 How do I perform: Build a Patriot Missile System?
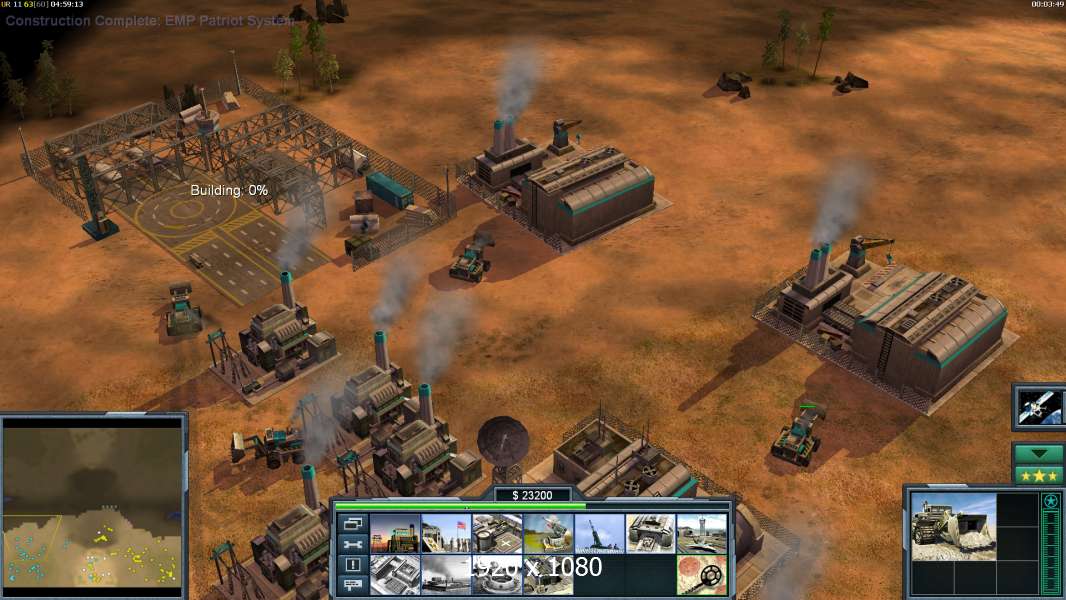(548, 533)
